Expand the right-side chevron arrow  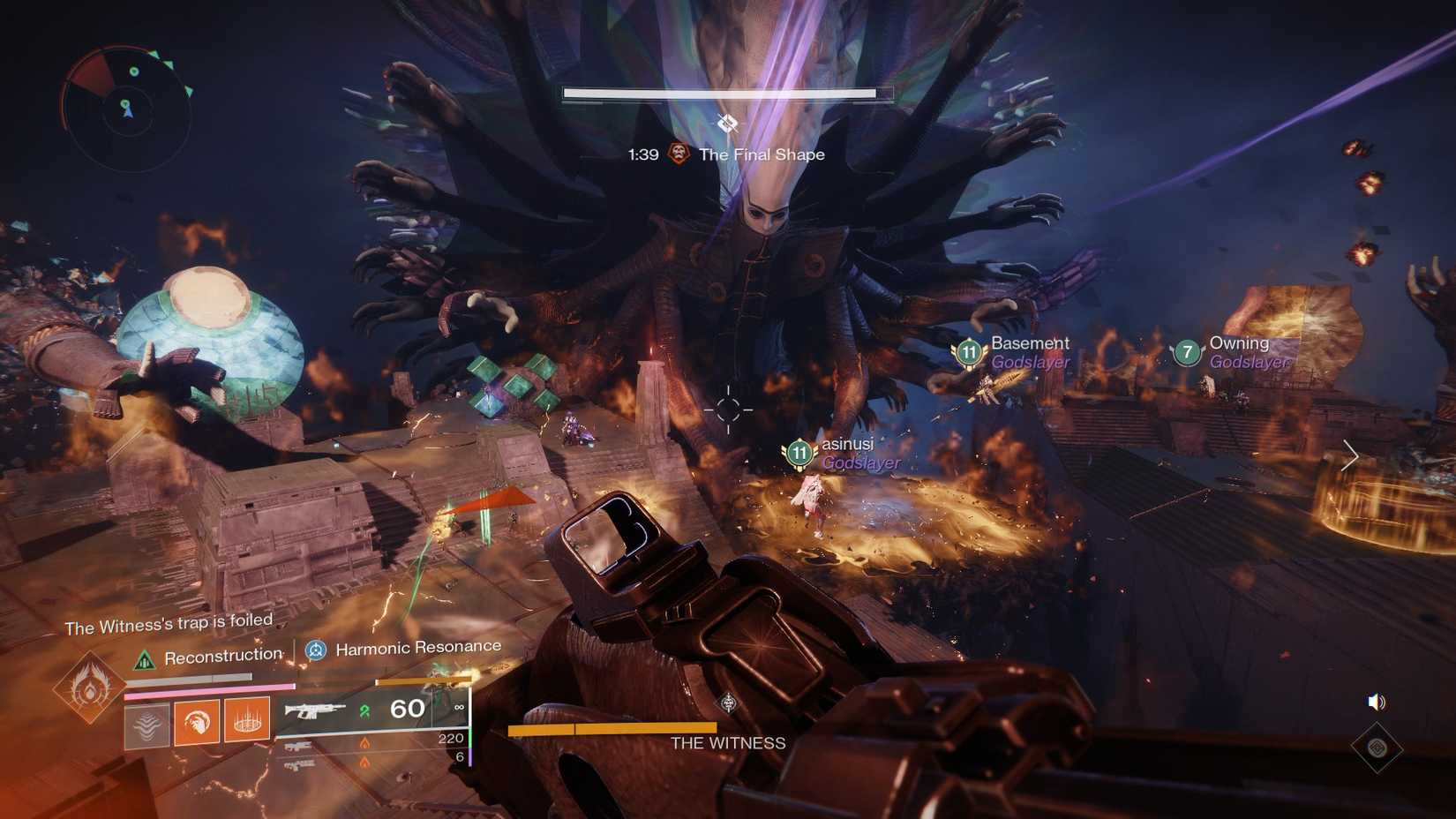(1350, 457)
